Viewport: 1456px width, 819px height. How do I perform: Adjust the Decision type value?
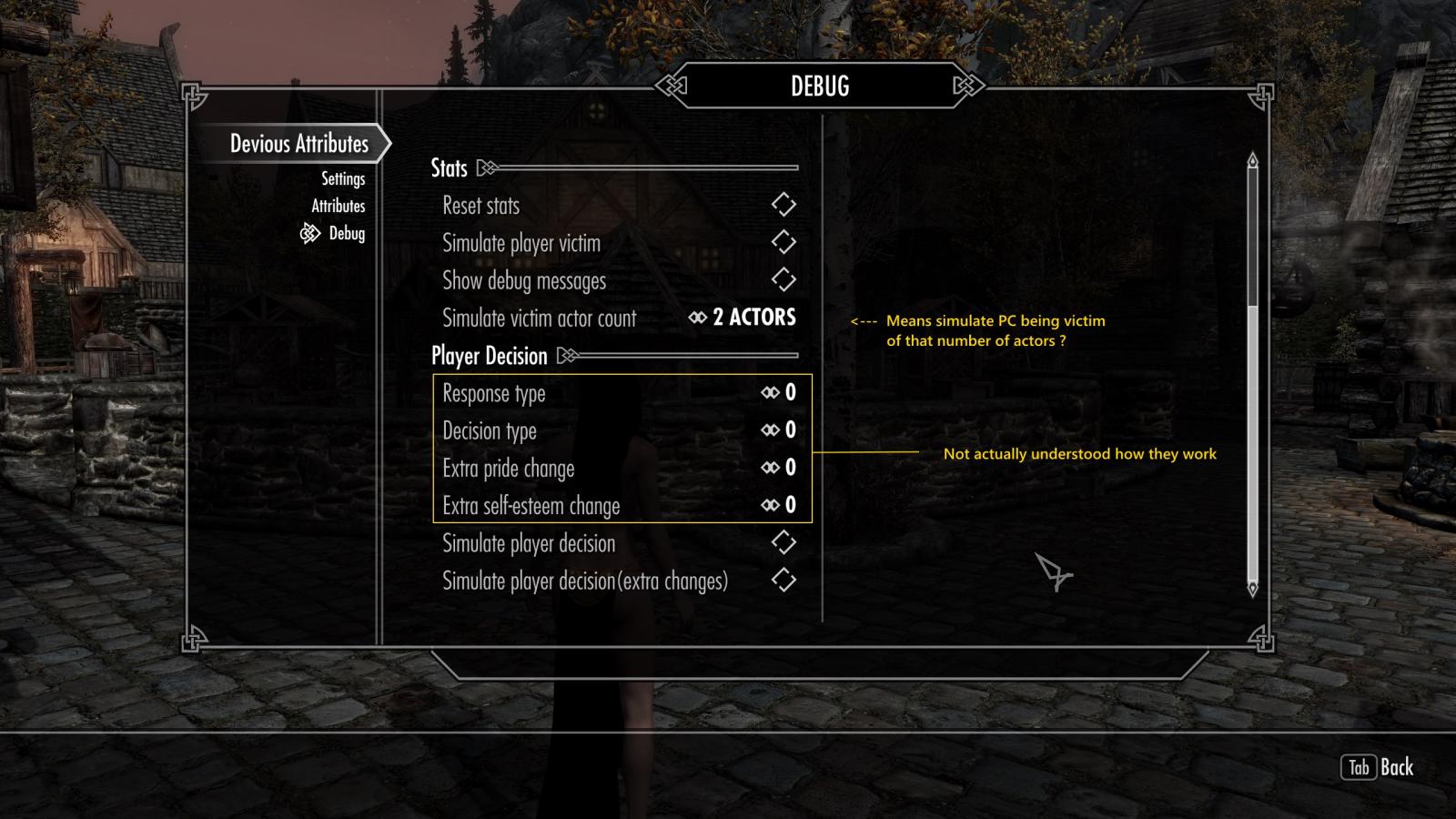779,430
